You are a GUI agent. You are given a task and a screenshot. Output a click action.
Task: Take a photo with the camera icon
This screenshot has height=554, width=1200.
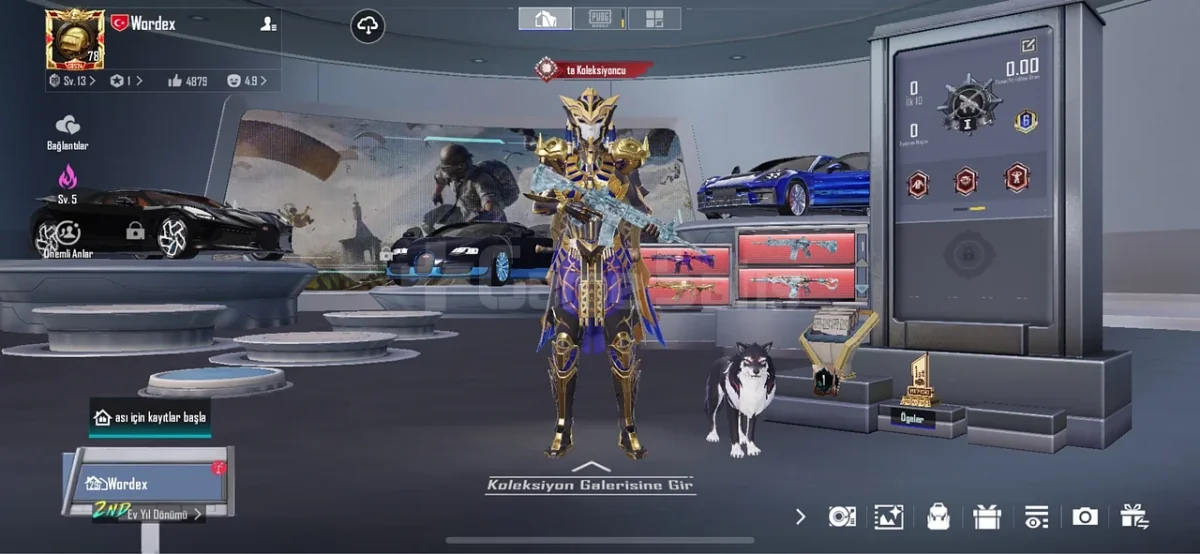point(1084,516)
